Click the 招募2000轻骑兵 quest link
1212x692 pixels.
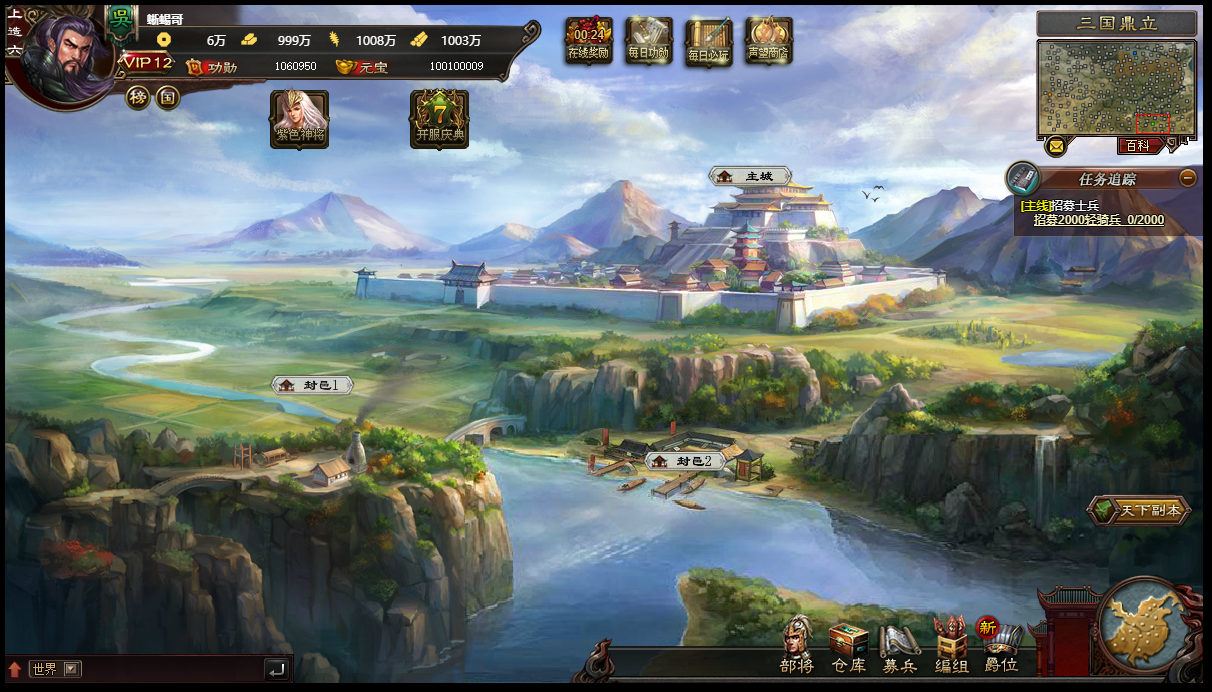pos(1098,220)
